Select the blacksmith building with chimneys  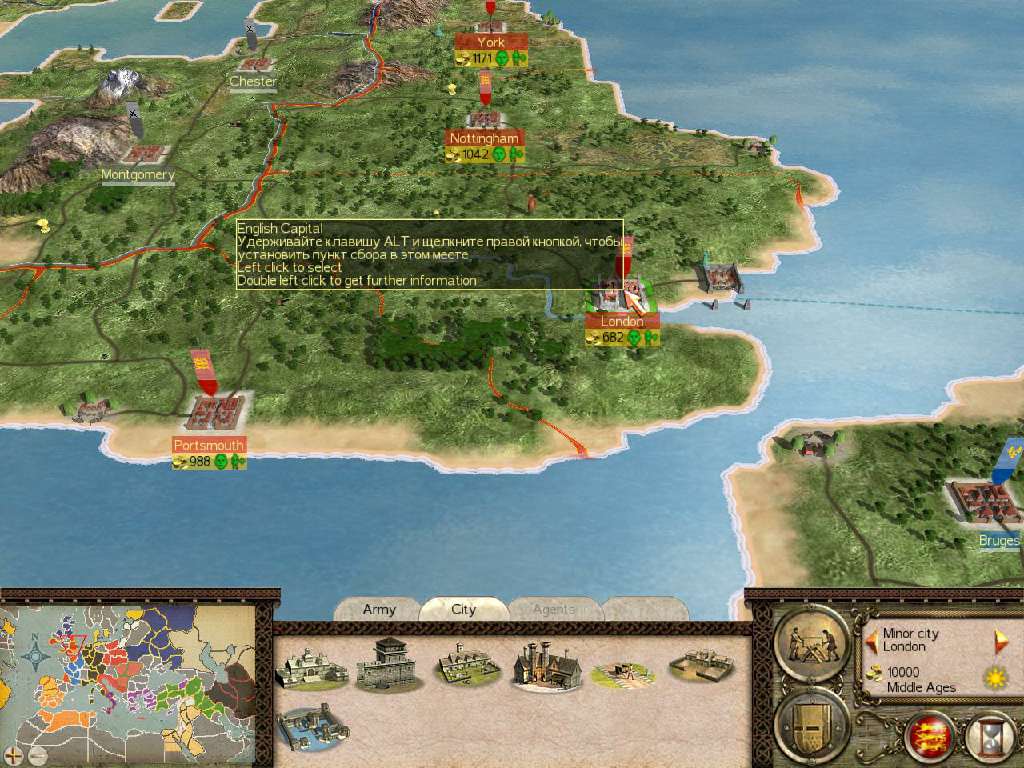(x=546, y=663)
